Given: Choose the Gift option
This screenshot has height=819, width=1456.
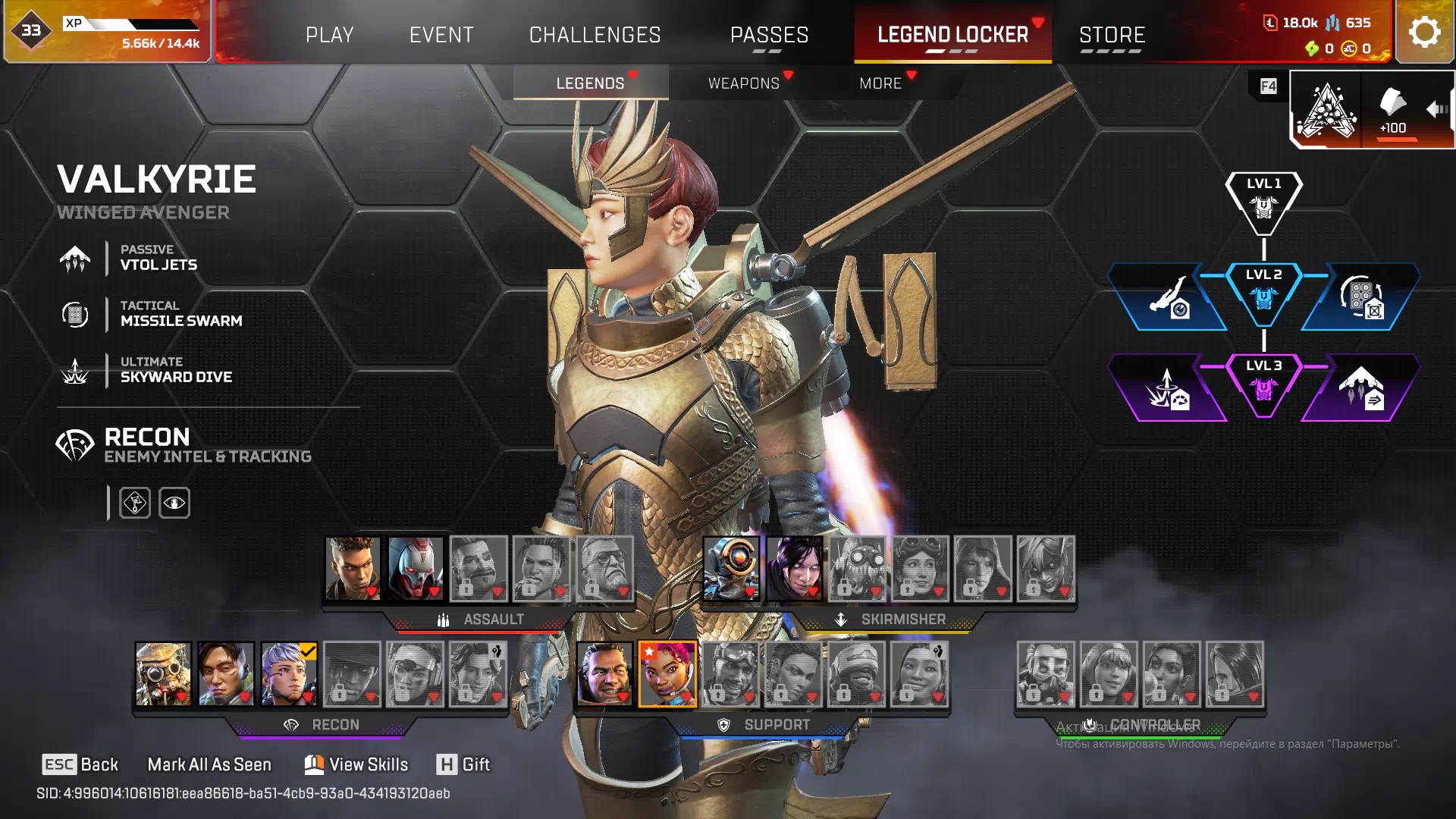Looking at the screenshot, I should tap(463, 764).
